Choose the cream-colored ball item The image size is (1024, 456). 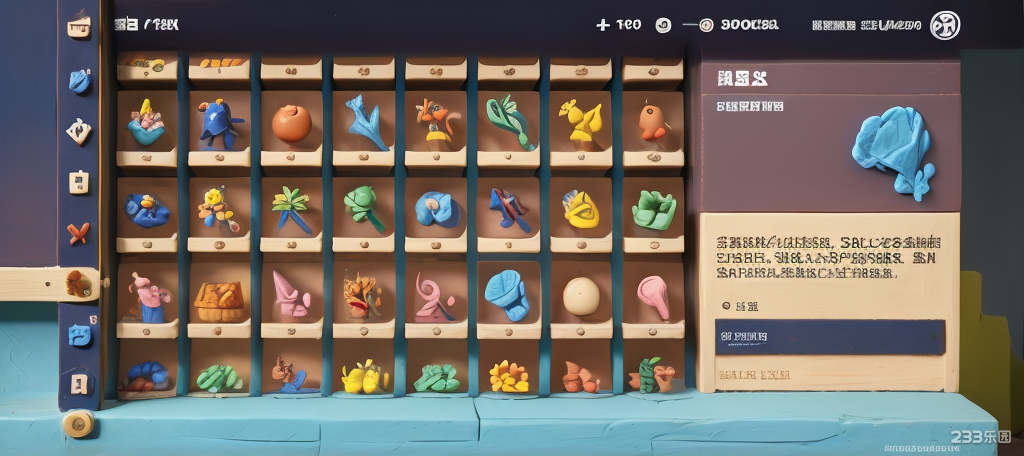[x=580, y=296]
